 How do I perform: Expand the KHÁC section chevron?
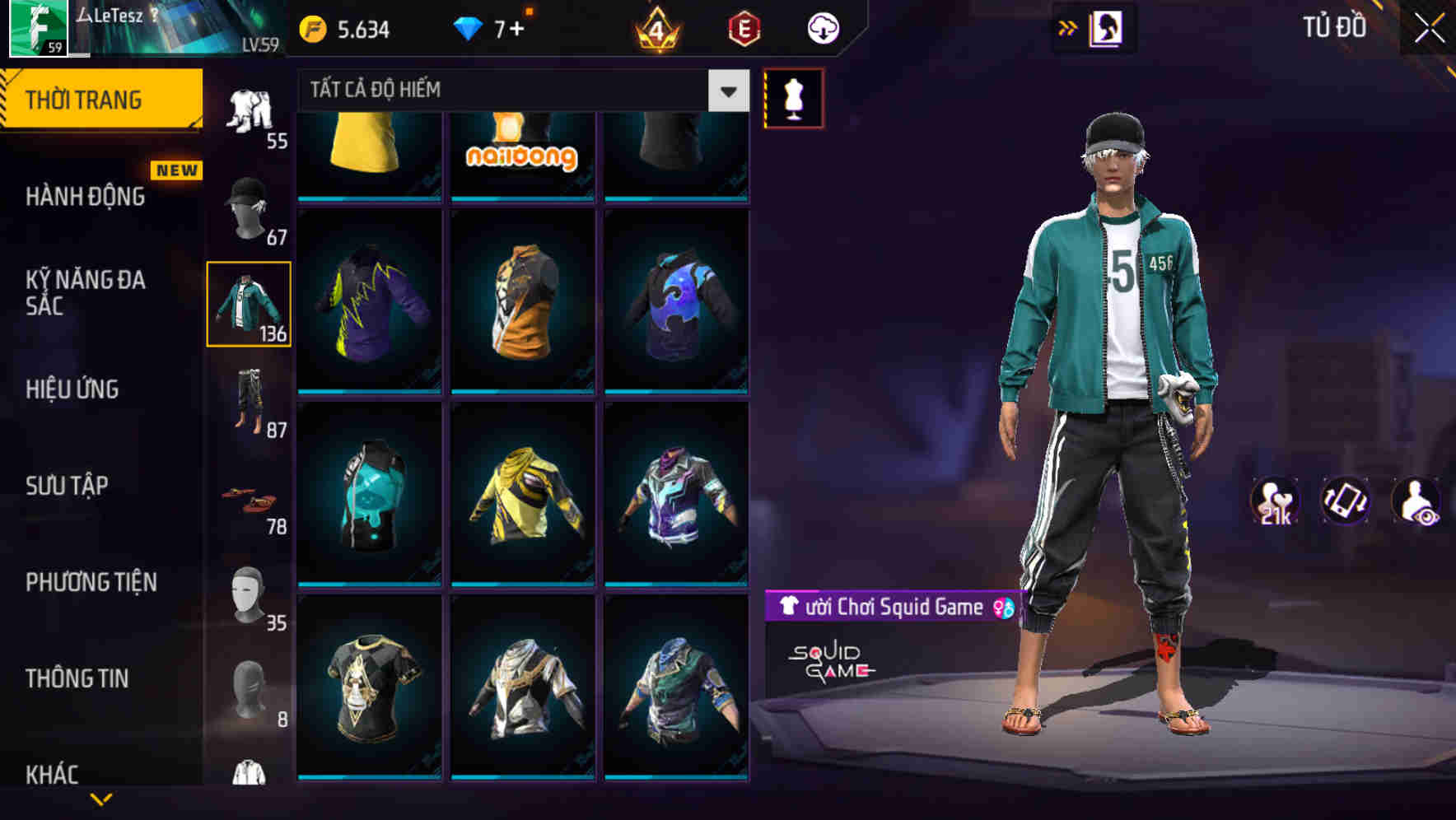pyautogui.click(x=103, y=799)
